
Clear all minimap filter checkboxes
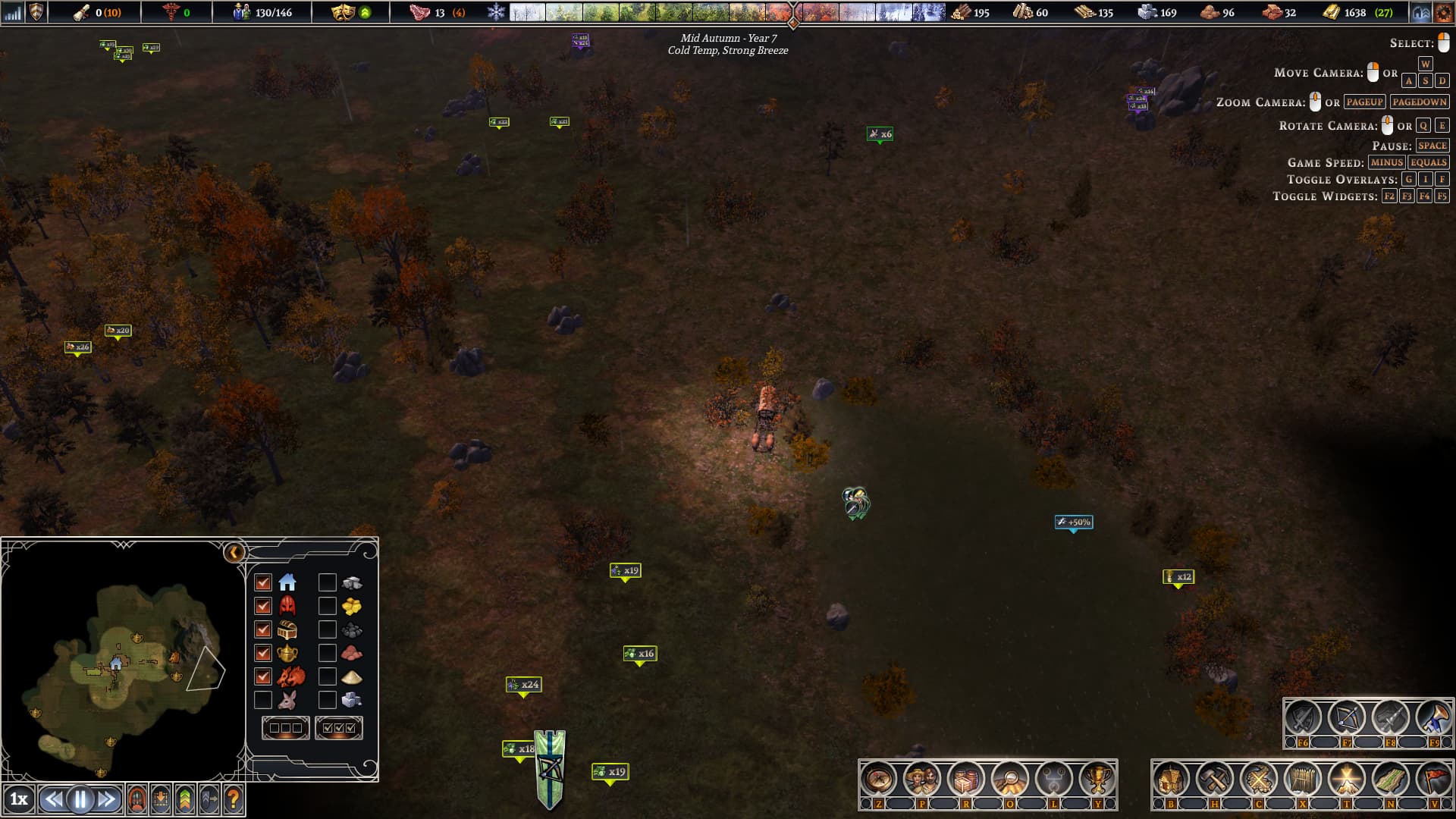click(x=285, y=728)
